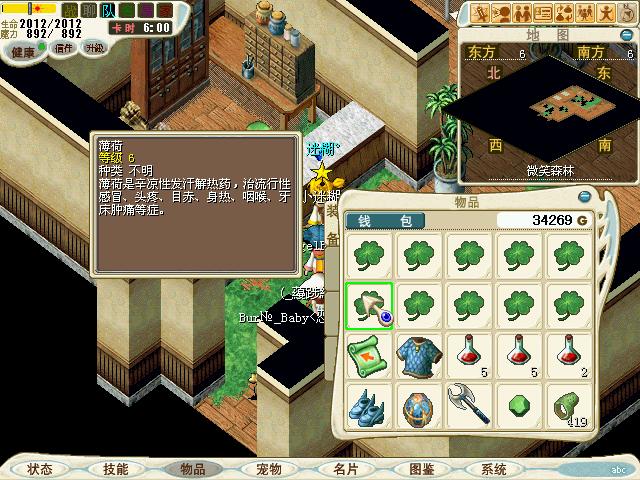The height and width of the screenshot is (480, 640).
Task: Open the 系统 system menu
Action: point(494,468)
